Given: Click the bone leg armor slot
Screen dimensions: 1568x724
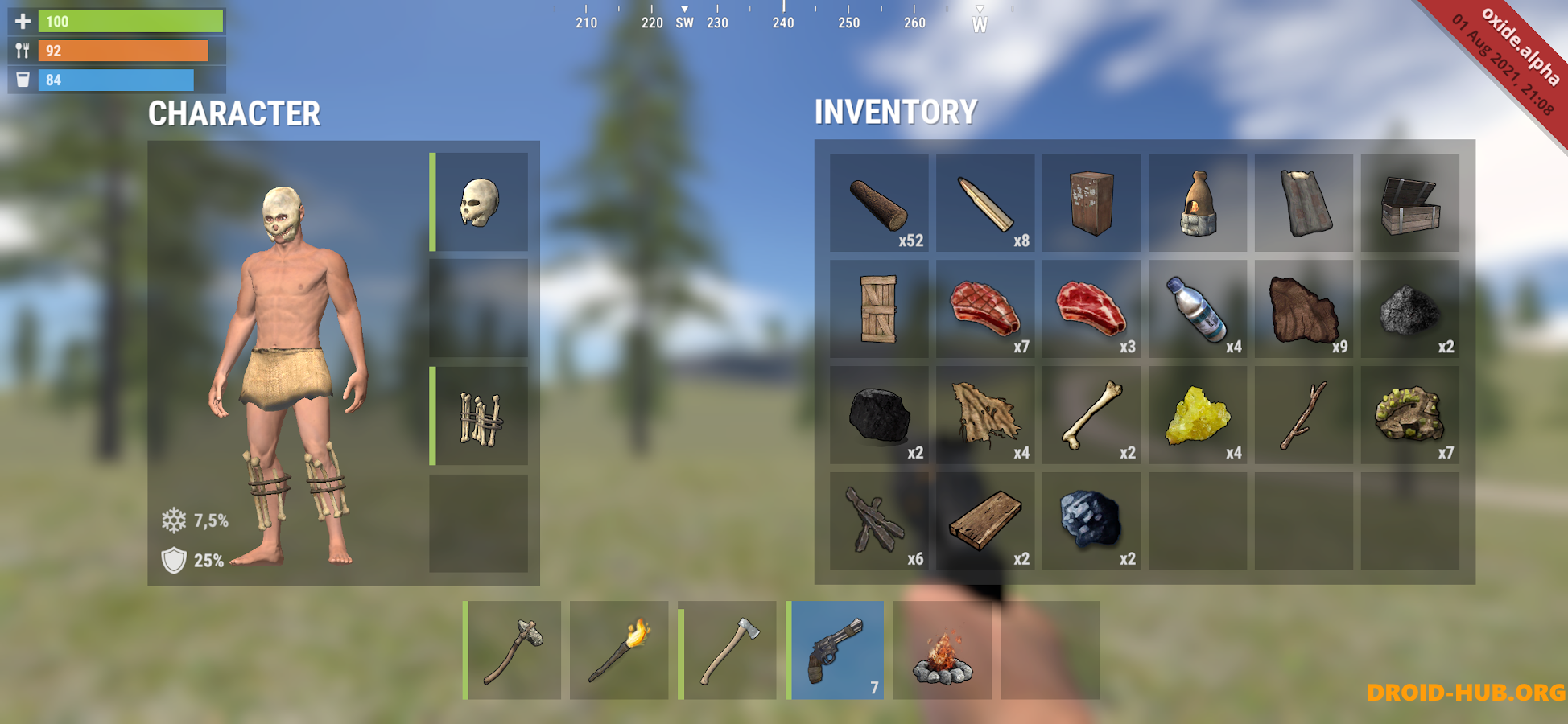Looking at the screenshot, I should (x=480, y=416).
